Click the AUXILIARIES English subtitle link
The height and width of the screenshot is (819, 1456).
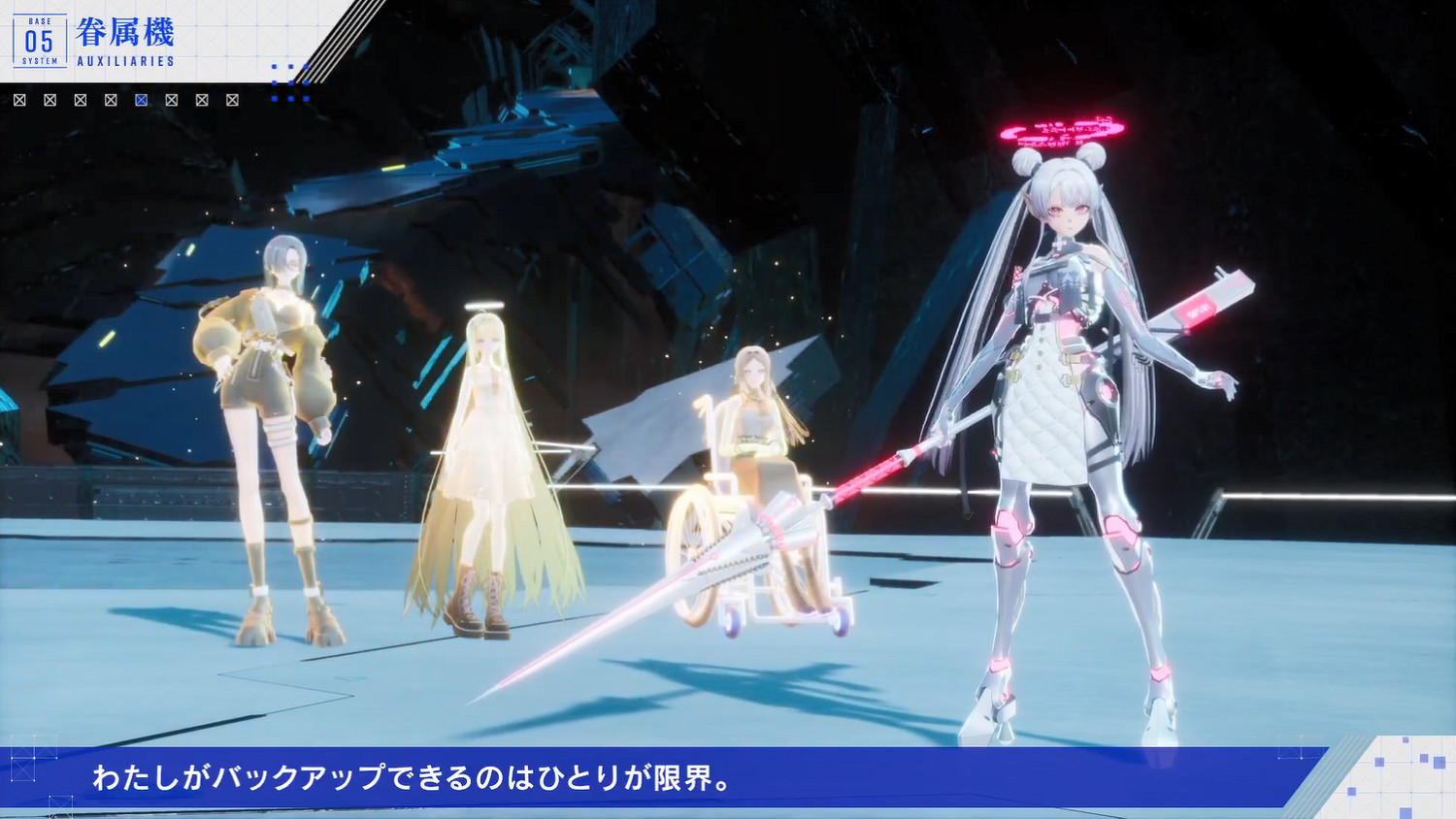tap(124, 60)
